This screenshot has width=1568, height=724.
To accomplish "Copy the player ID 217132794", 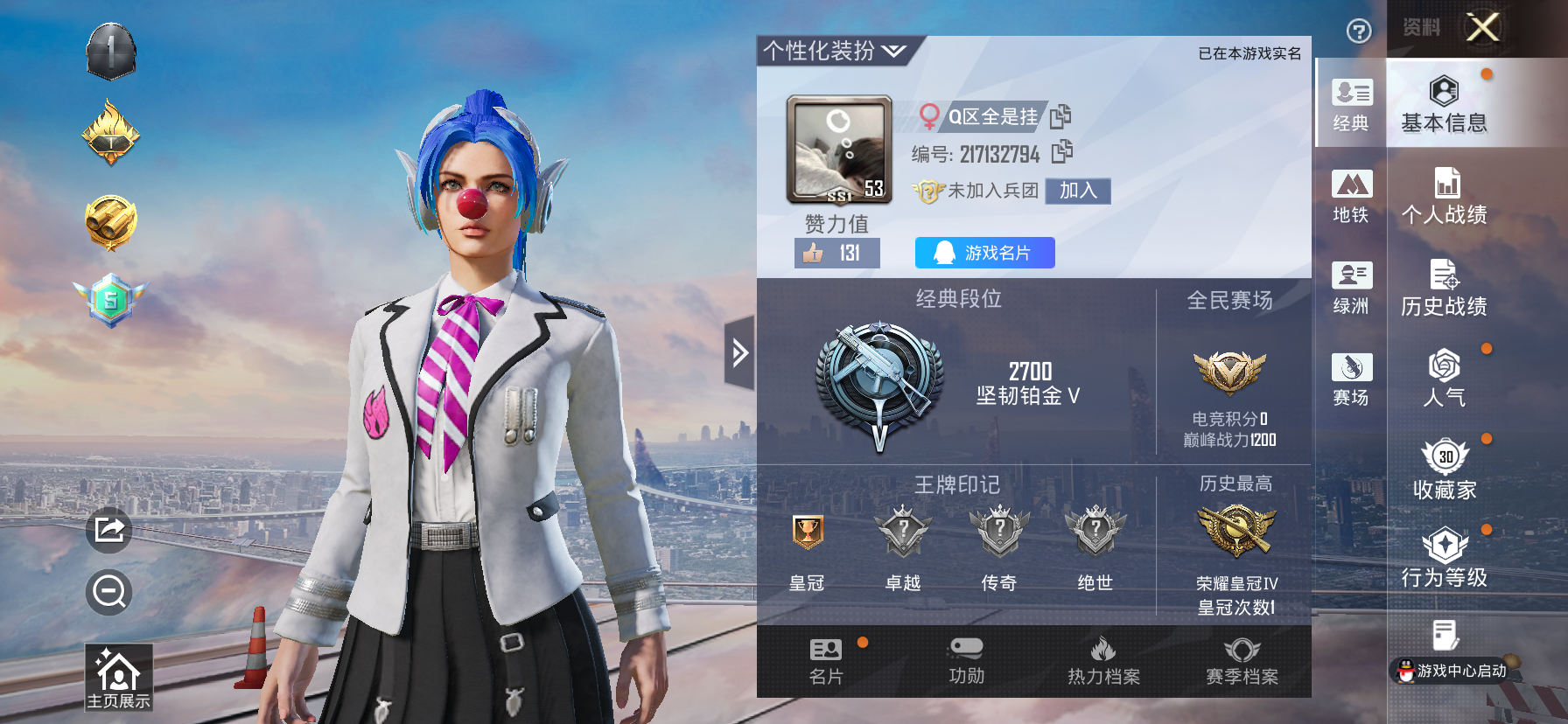I will (x=1063, y=156).
